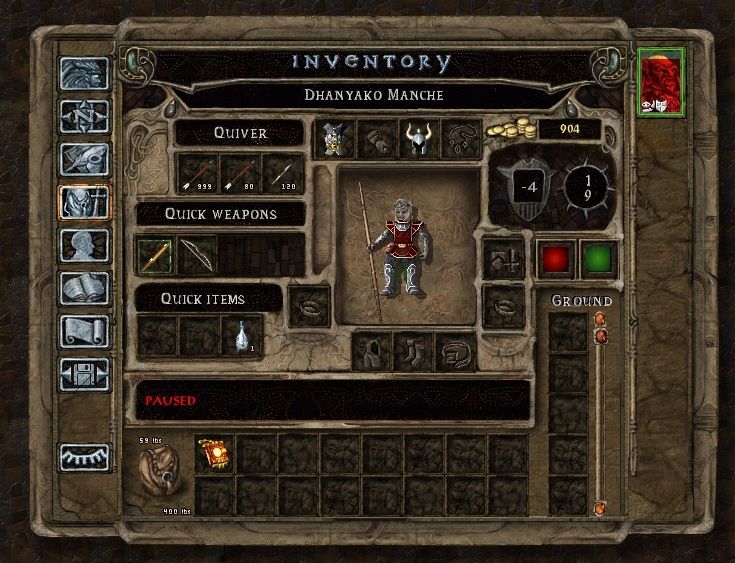The image size is (735, 563).
Task: Select the potion flask in quick items
Action: [x=241, y=337]
